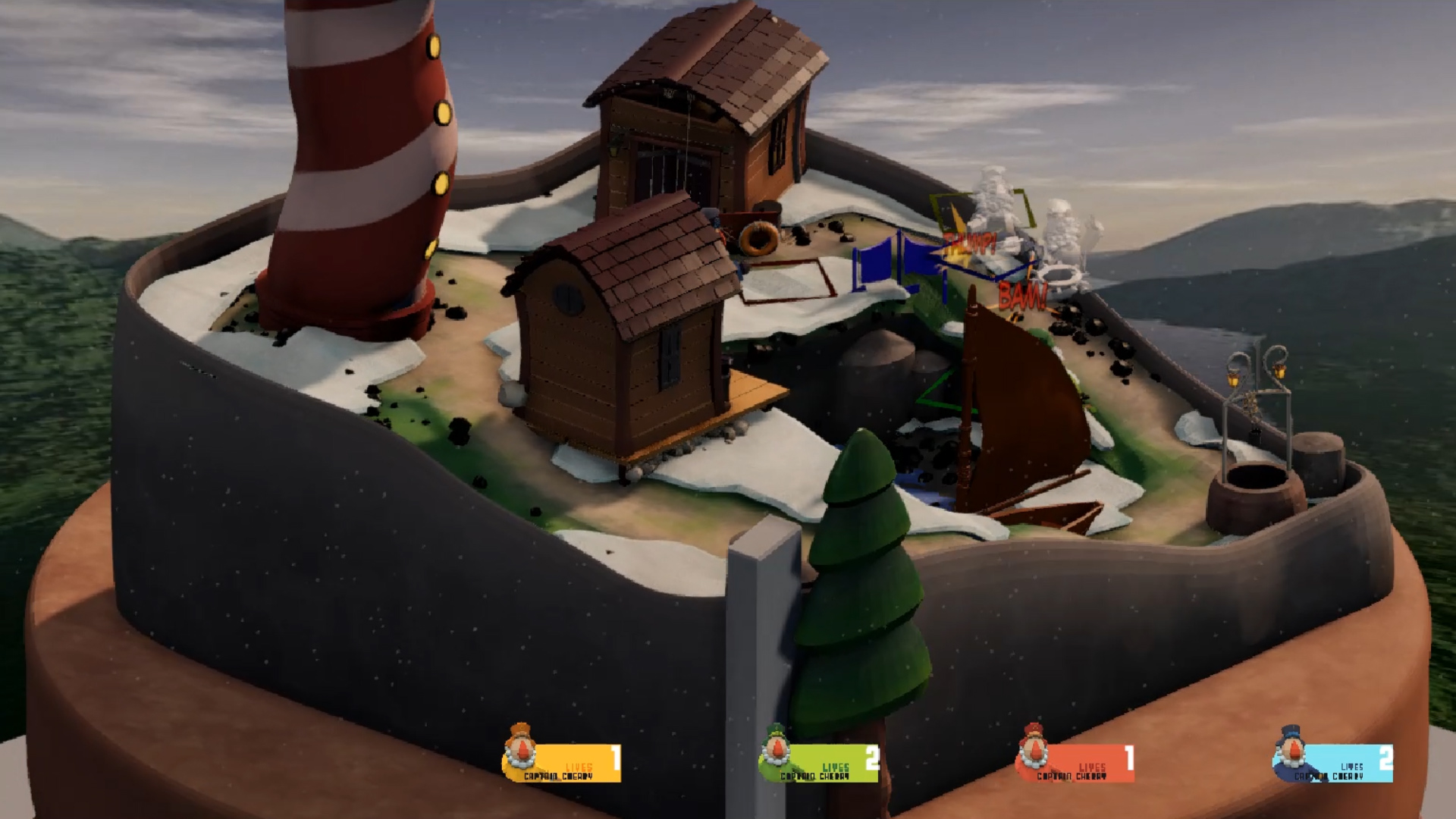This screenshot has width=1456, height=819.
Task: Select the yellow Captain Cheery player portrait
Action: 520,748
